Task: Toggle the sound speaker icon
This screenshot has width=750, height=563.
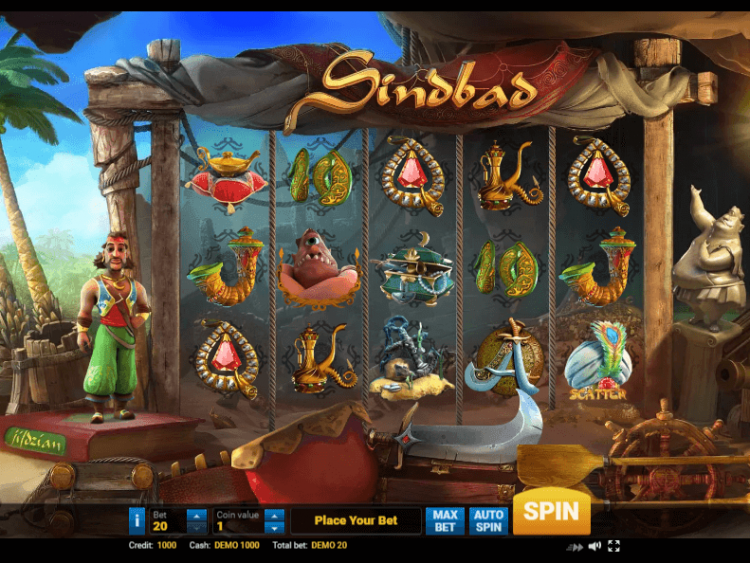Action: tap(595, 546)
